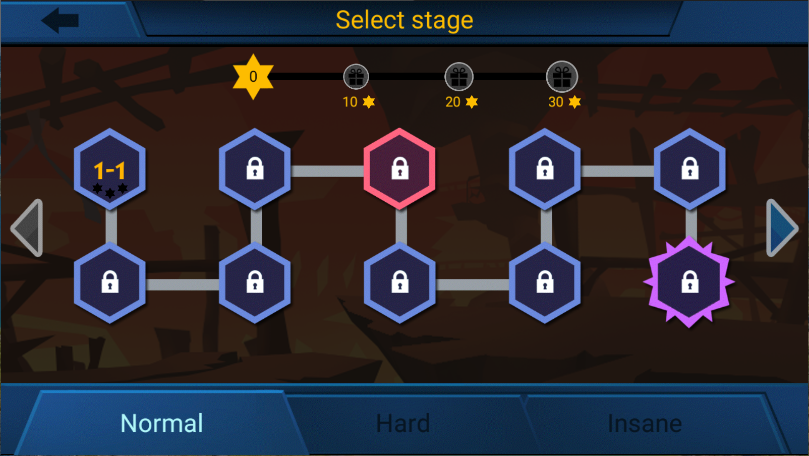This screenshot has height=456, width=809.
Task: Select the purple spiked boss stage
Action: click(689, 283)
